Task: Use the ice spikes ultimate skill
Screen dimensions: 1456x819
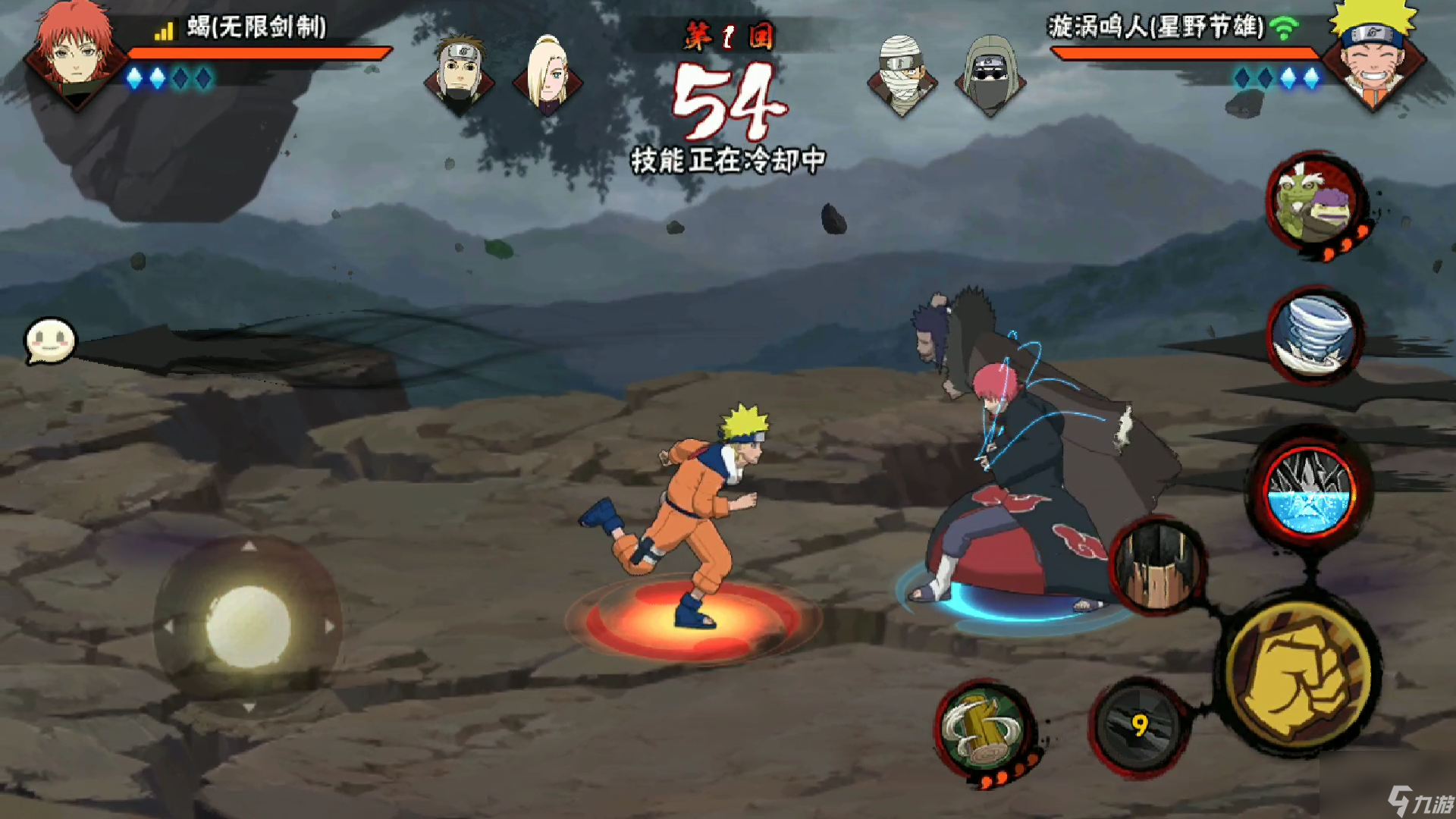Action: (1310, 491)
